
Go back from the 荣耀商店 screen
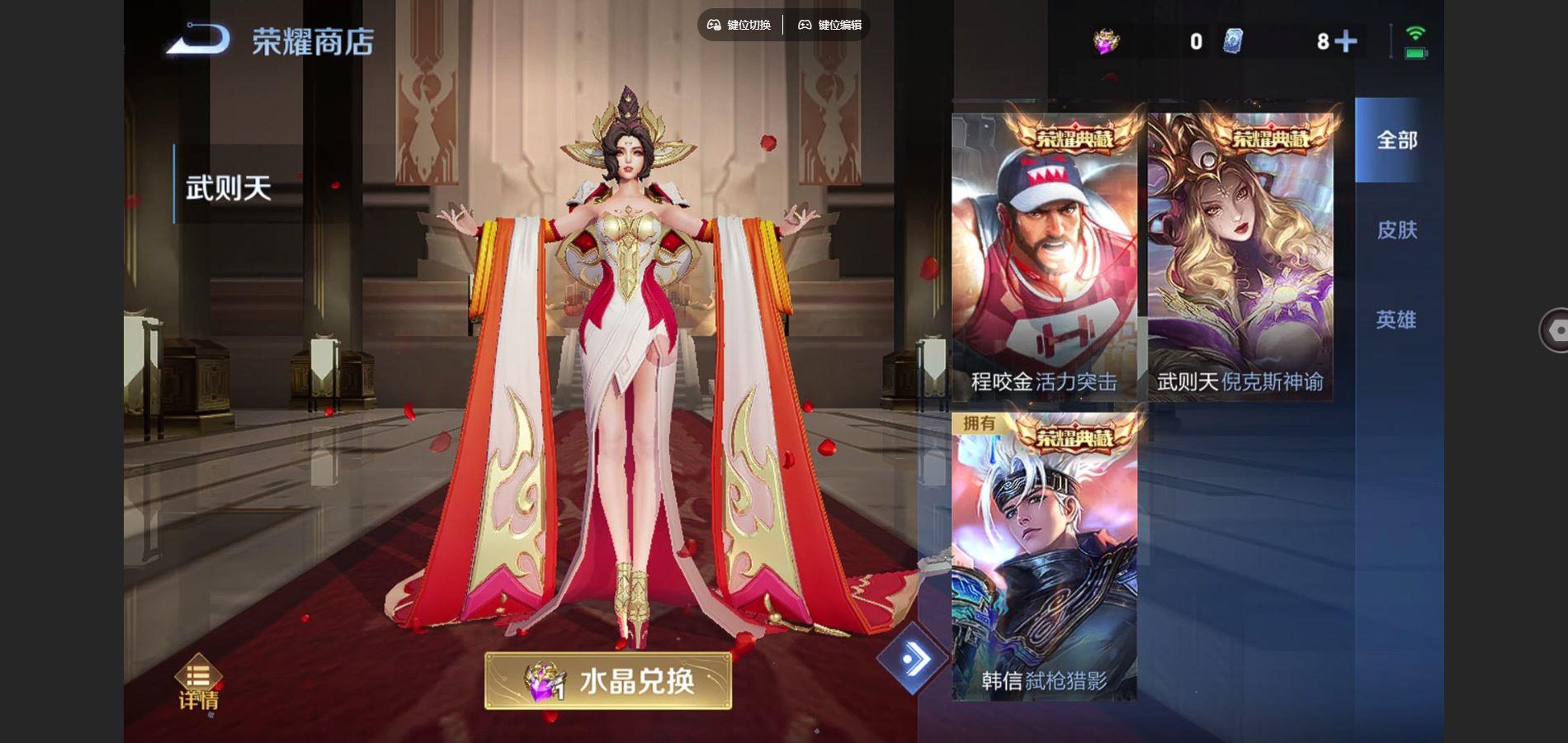click(198, 40)
